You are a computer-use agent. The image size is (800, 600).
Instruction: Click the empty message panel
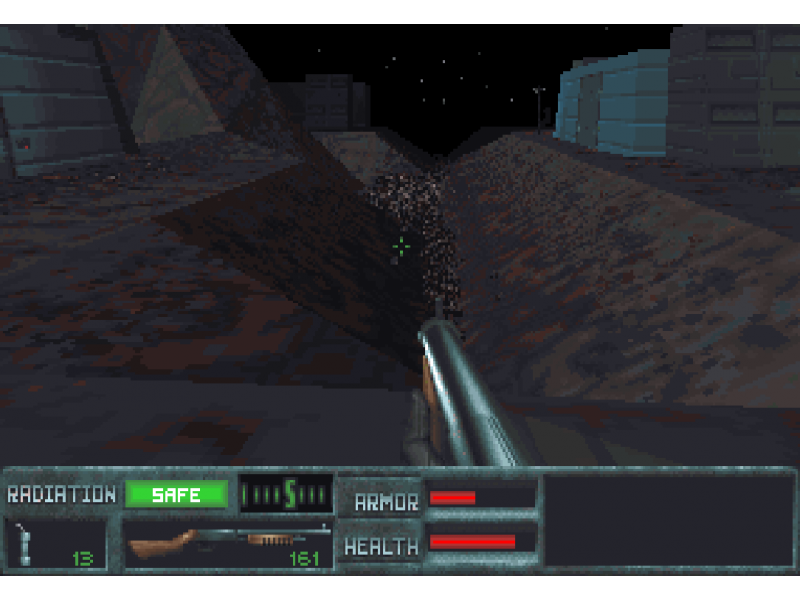point(667,521)
